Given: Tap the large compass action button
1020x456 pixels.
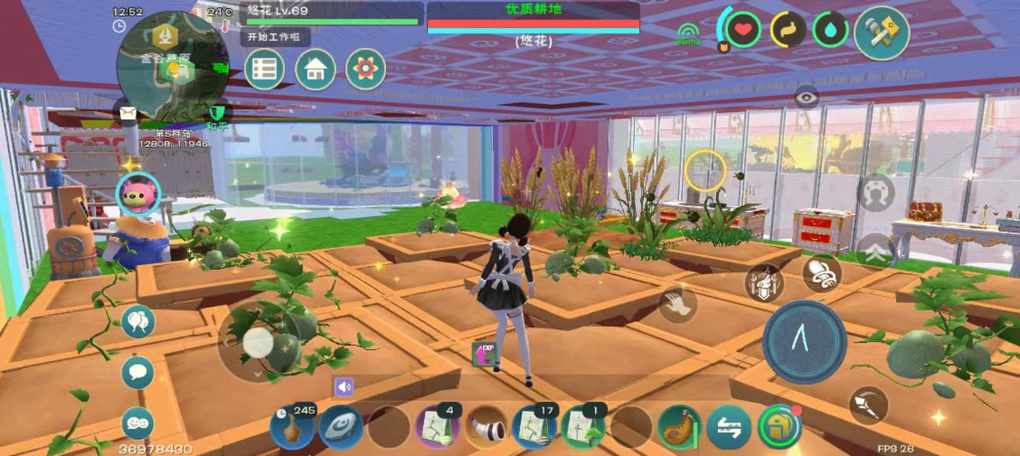Looking at the screenshot, I should click(x=804, y=341).
